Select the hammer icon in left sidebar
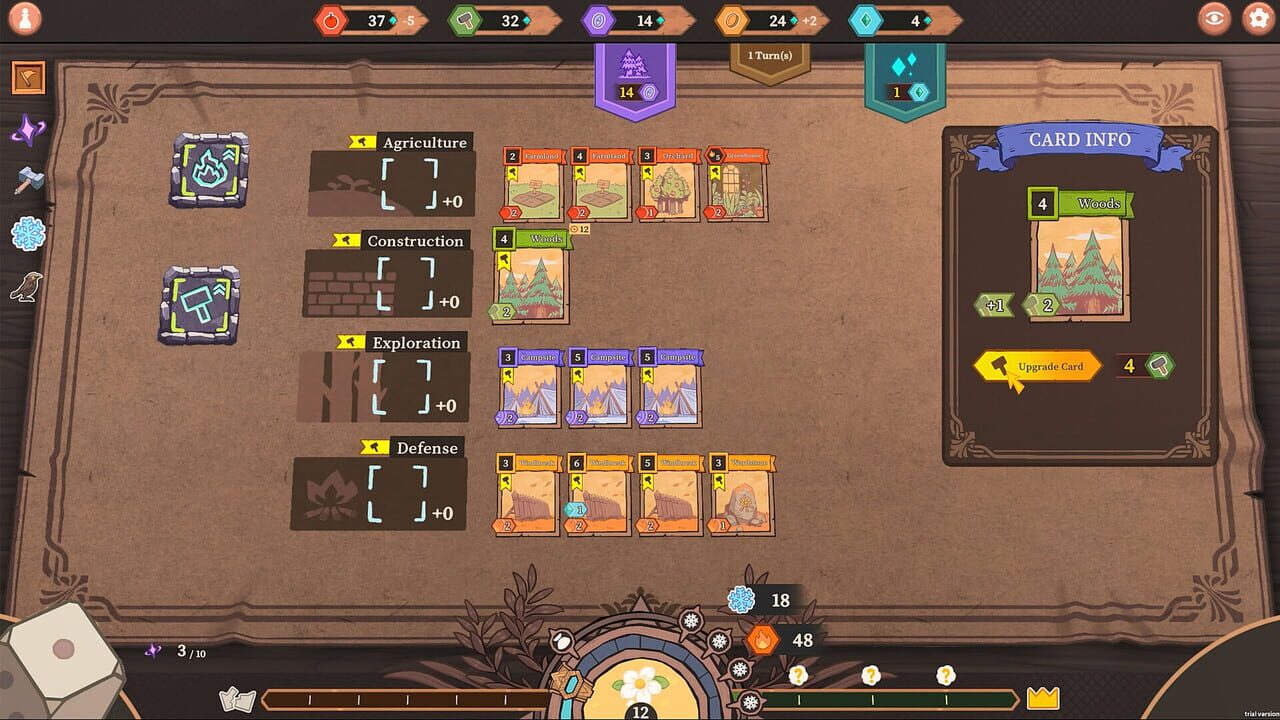 pyautogui.click(x=29, y=182)
